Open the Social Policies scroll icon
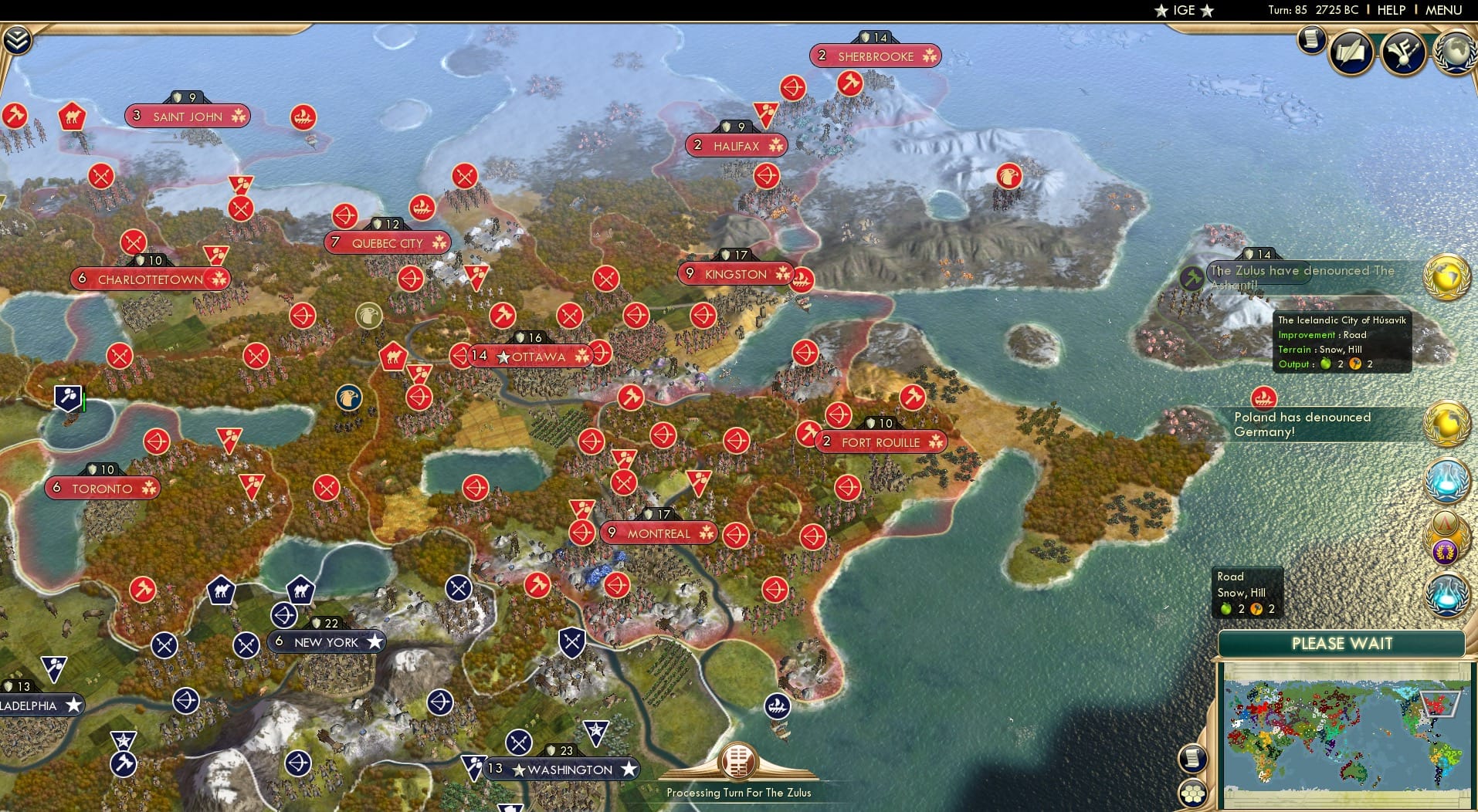1478x812 pixels. pos(1351,52)
